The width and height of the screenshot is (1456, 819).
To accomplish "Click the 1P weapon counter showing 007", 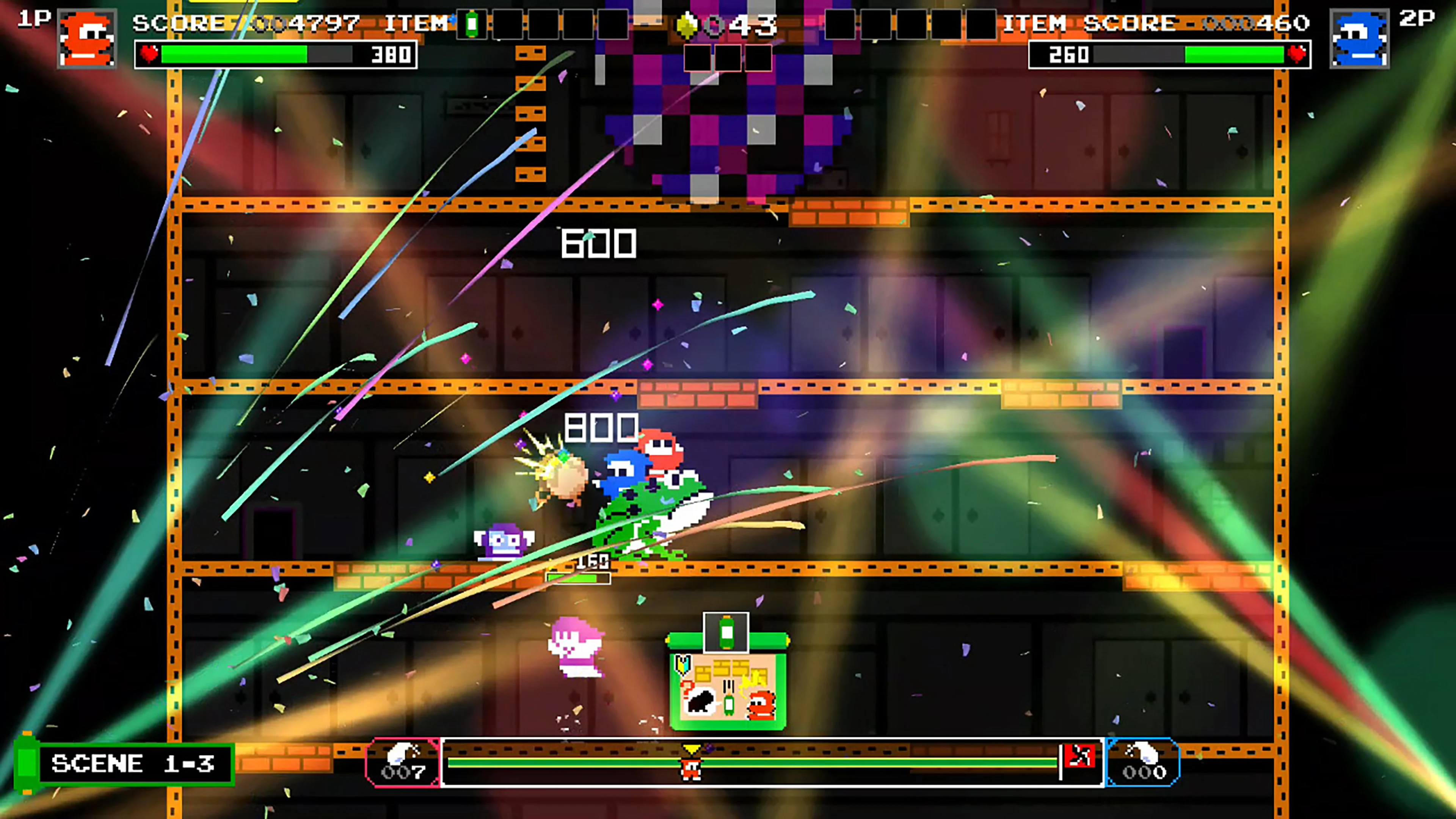I will (403, 762).
